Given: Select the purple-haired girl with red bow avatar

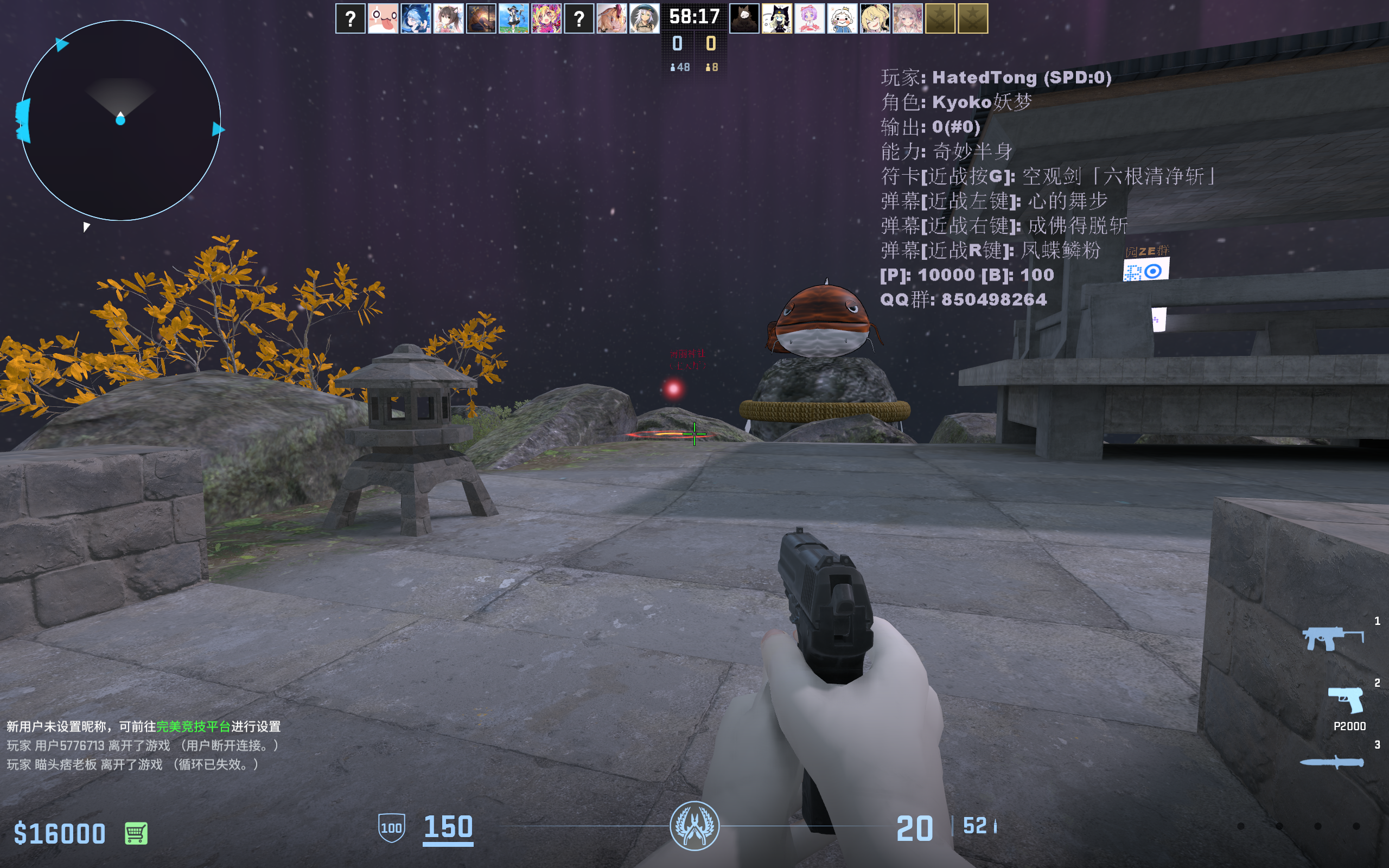Looking at the screenshot, I should (810, 19).
